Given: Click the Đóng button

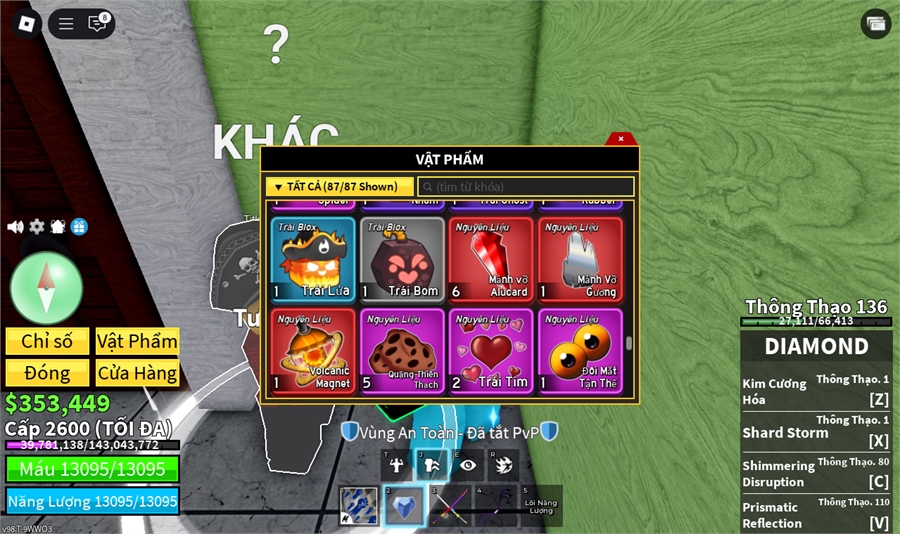Looking at the screenshot, I should [x=47, y=373].
